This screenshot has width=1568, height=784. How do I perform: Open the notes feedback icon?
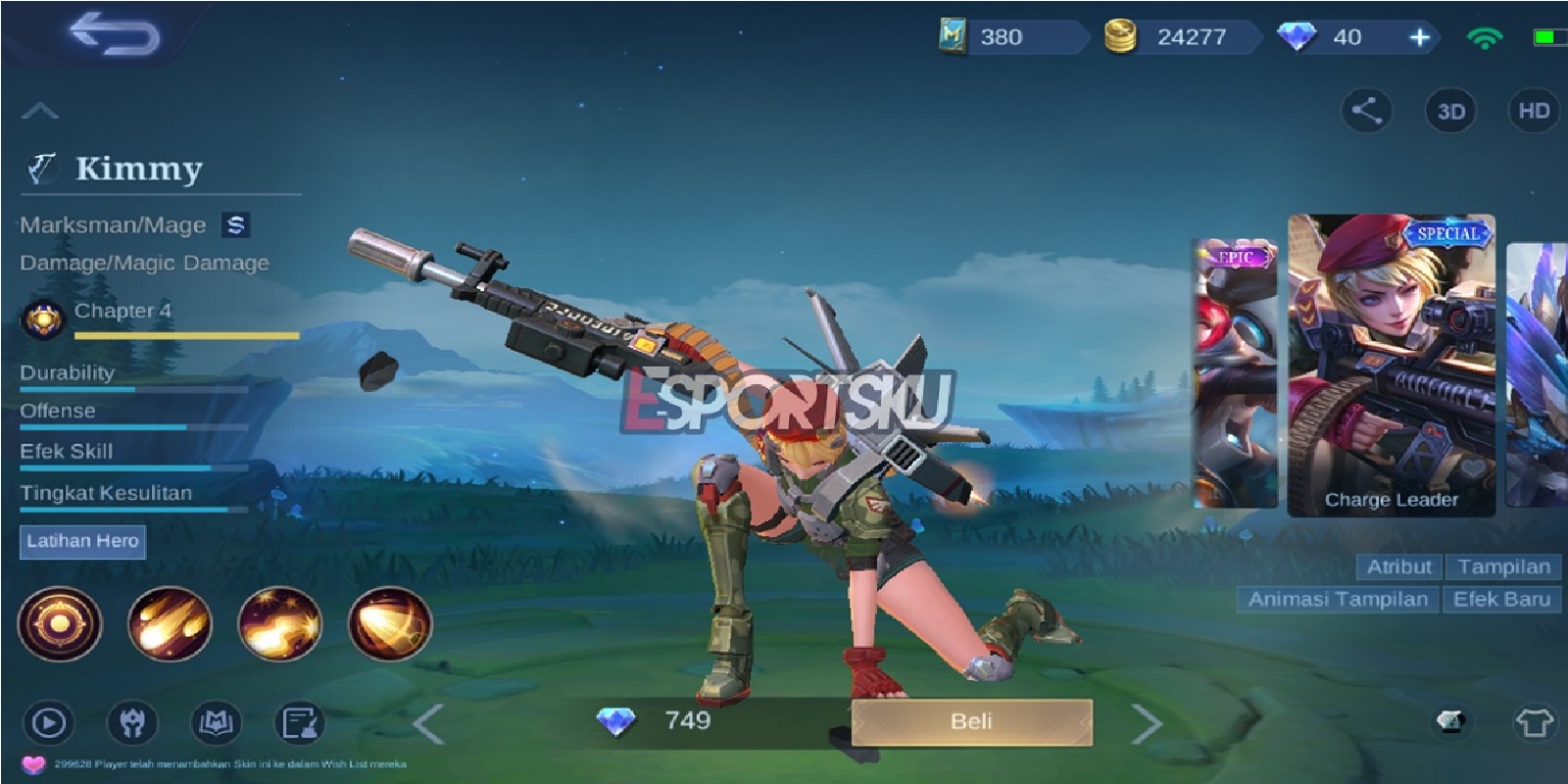pos(302,720)
